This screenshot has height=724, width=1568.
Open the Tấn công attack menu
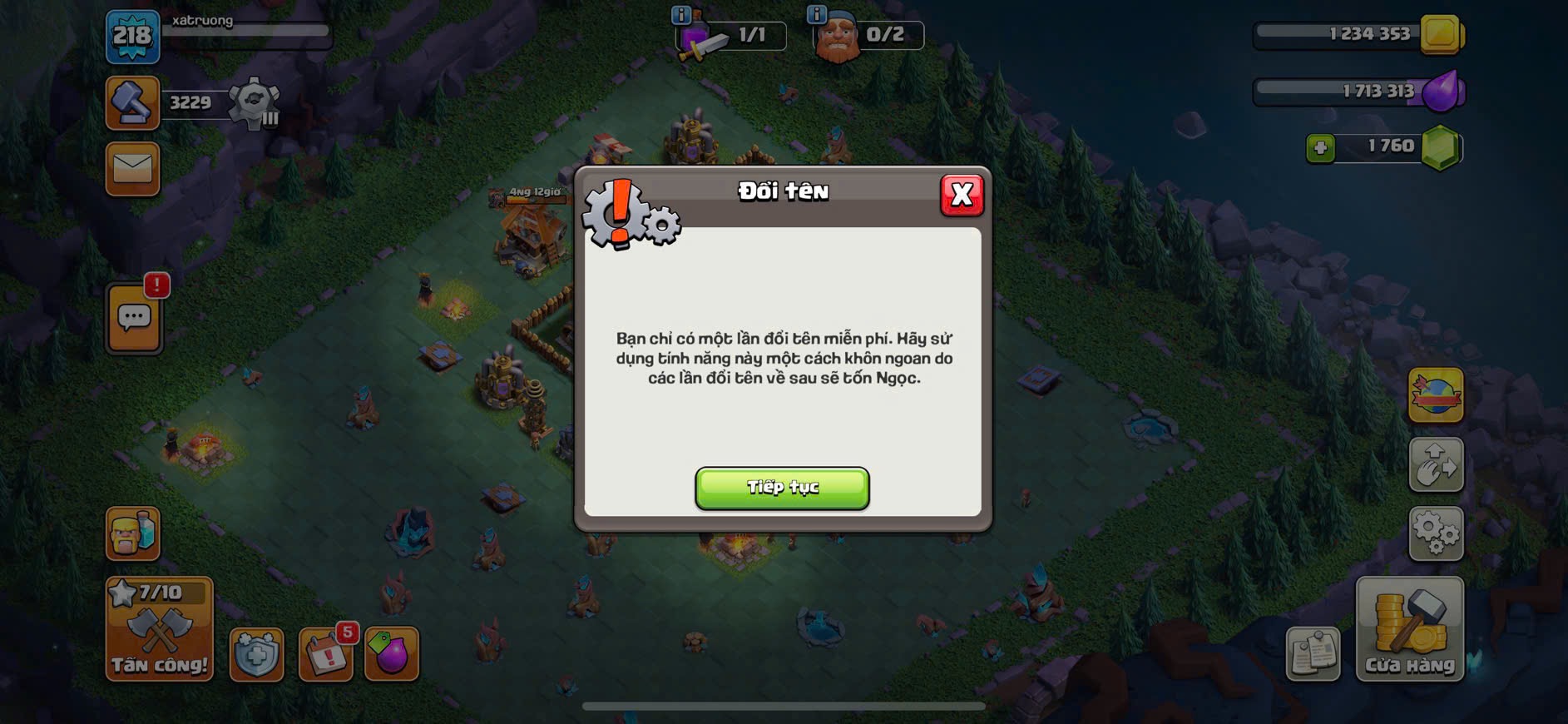(x=159, y=630)
